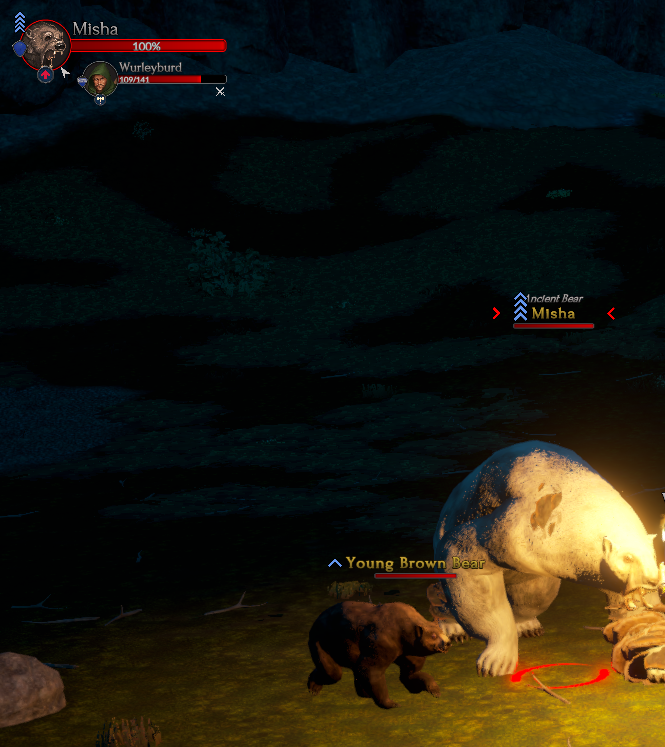665x747 pixels.
Task: Click the crossed swords icon beside Wurleyburd's bar
Action: click(220, 92)
